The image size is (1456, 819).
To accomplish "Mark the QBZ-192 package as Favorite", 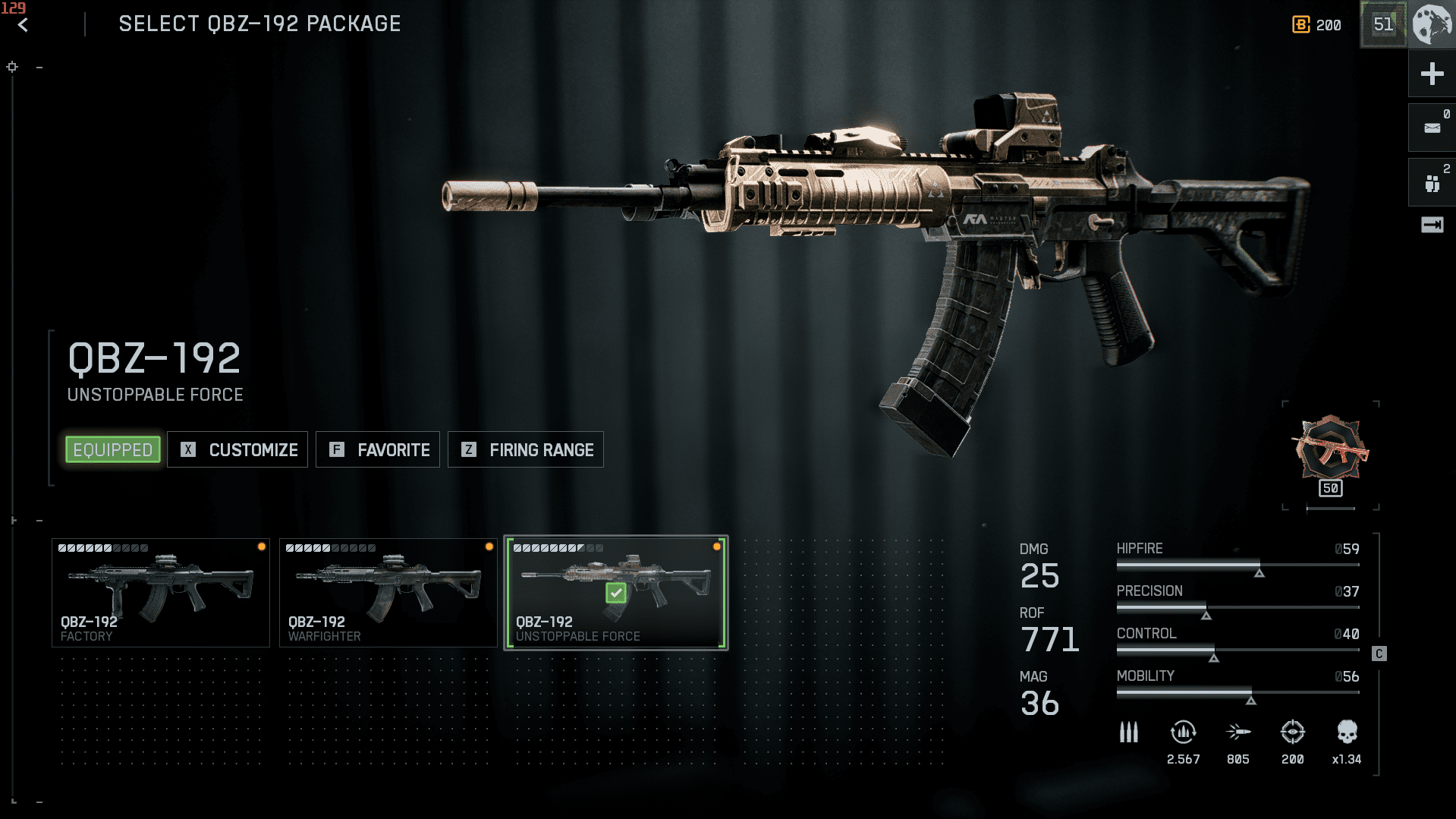I will pyautogui.click(x=378, y=450).
